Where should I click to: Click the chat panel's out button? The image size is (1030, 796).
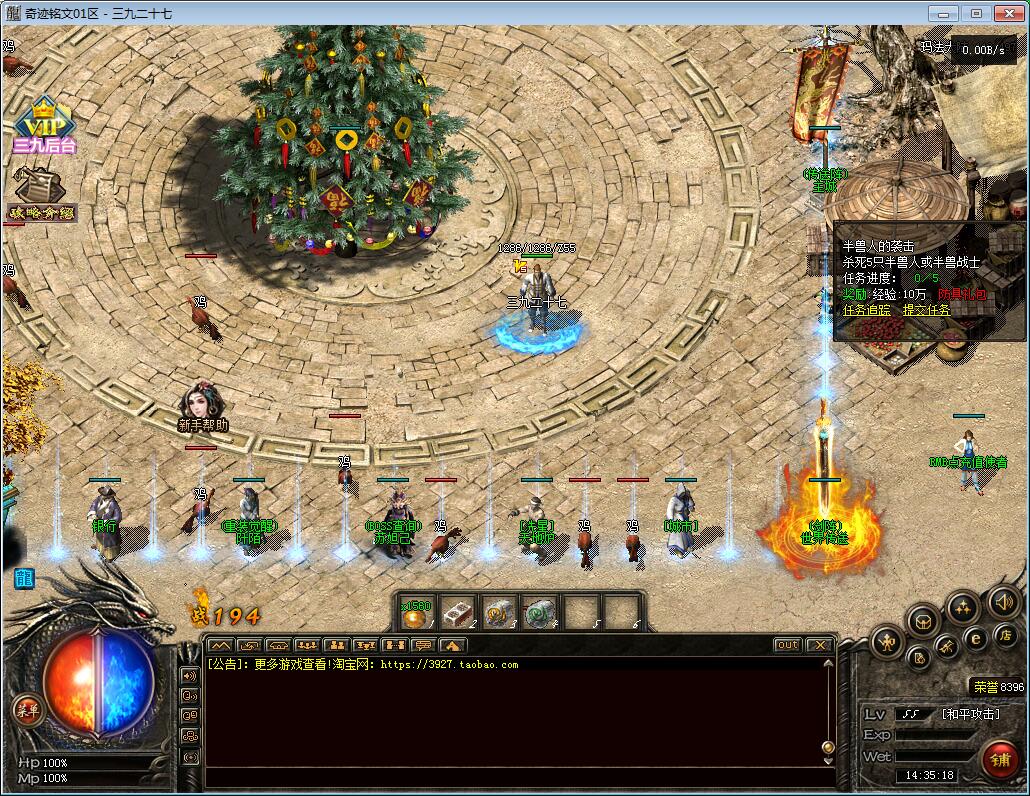click(788, 645)
